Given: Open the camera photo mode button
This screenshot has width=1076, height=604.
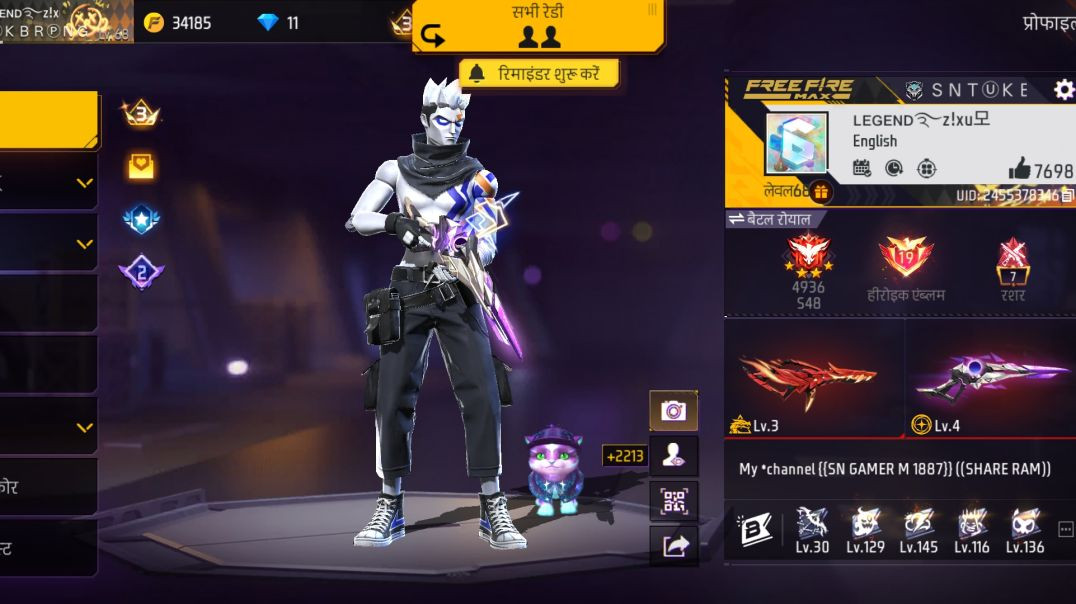Looking at the screenshot, I should tap(673, 410).
